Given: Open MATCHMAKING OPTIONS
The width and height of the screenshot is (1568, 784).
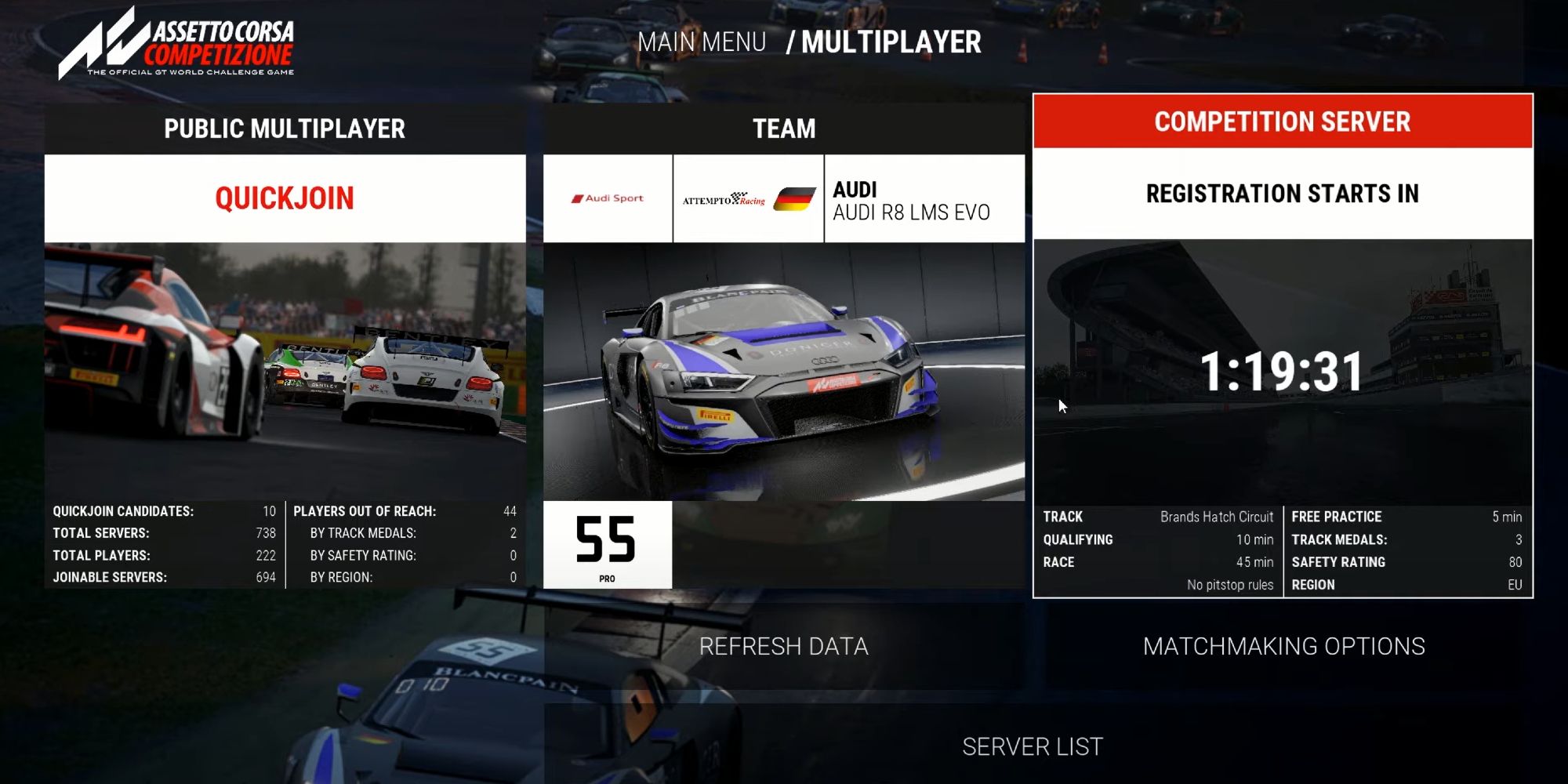Looking at the screenshot, I should click(1283, 646).
